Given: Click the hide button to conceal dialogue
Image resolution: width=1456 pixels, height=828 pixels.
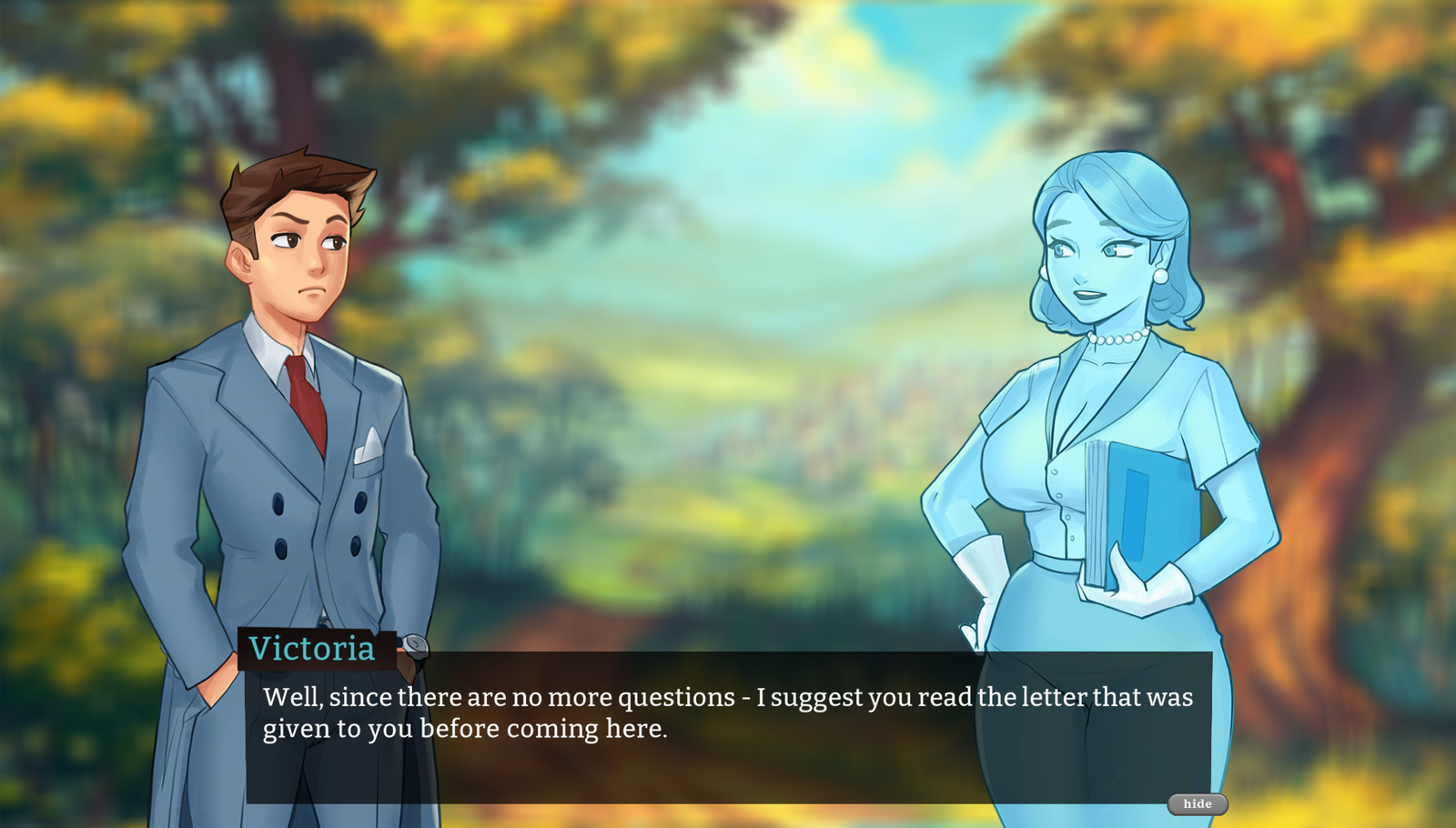Looking at the screenshot, I should 1198,804.
